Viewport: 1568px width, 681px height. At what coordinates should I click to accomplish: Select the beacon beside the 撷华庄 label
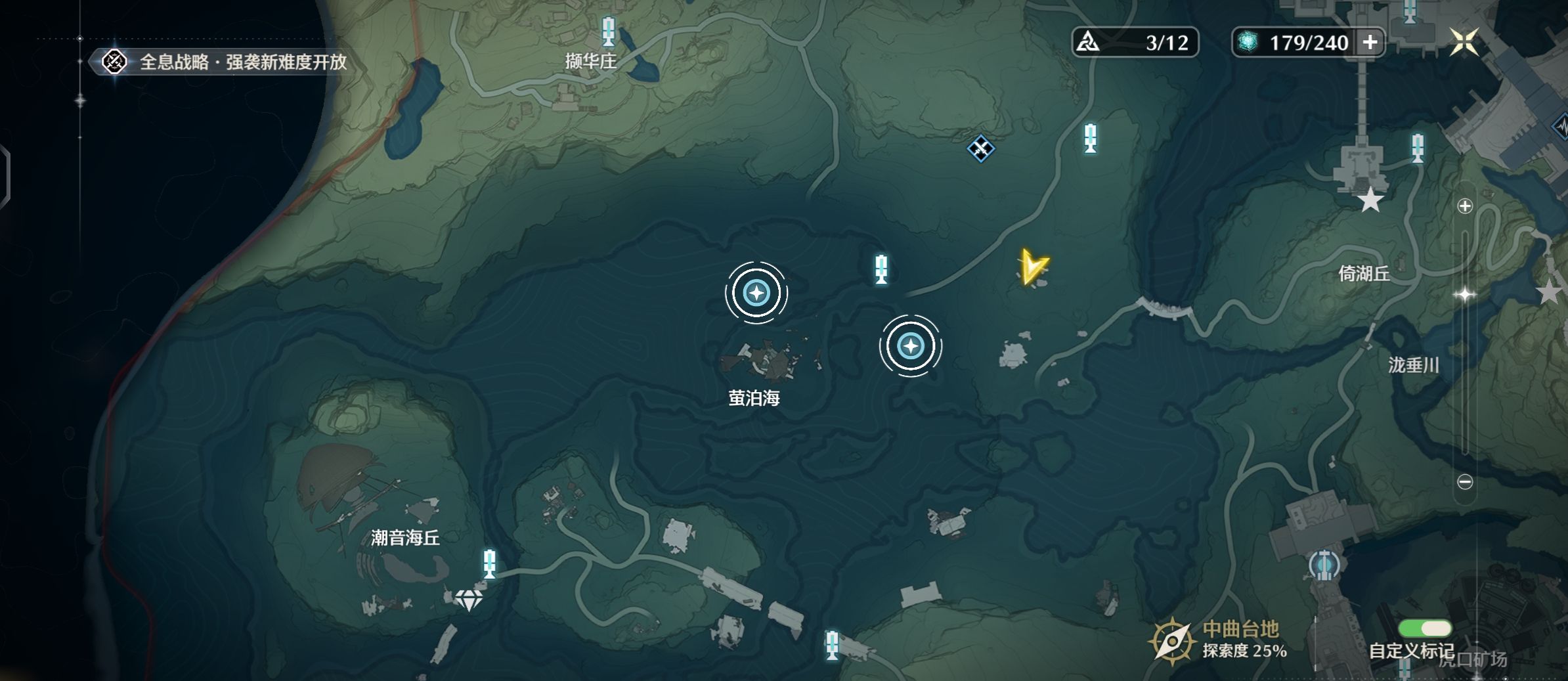click(609, 31)
